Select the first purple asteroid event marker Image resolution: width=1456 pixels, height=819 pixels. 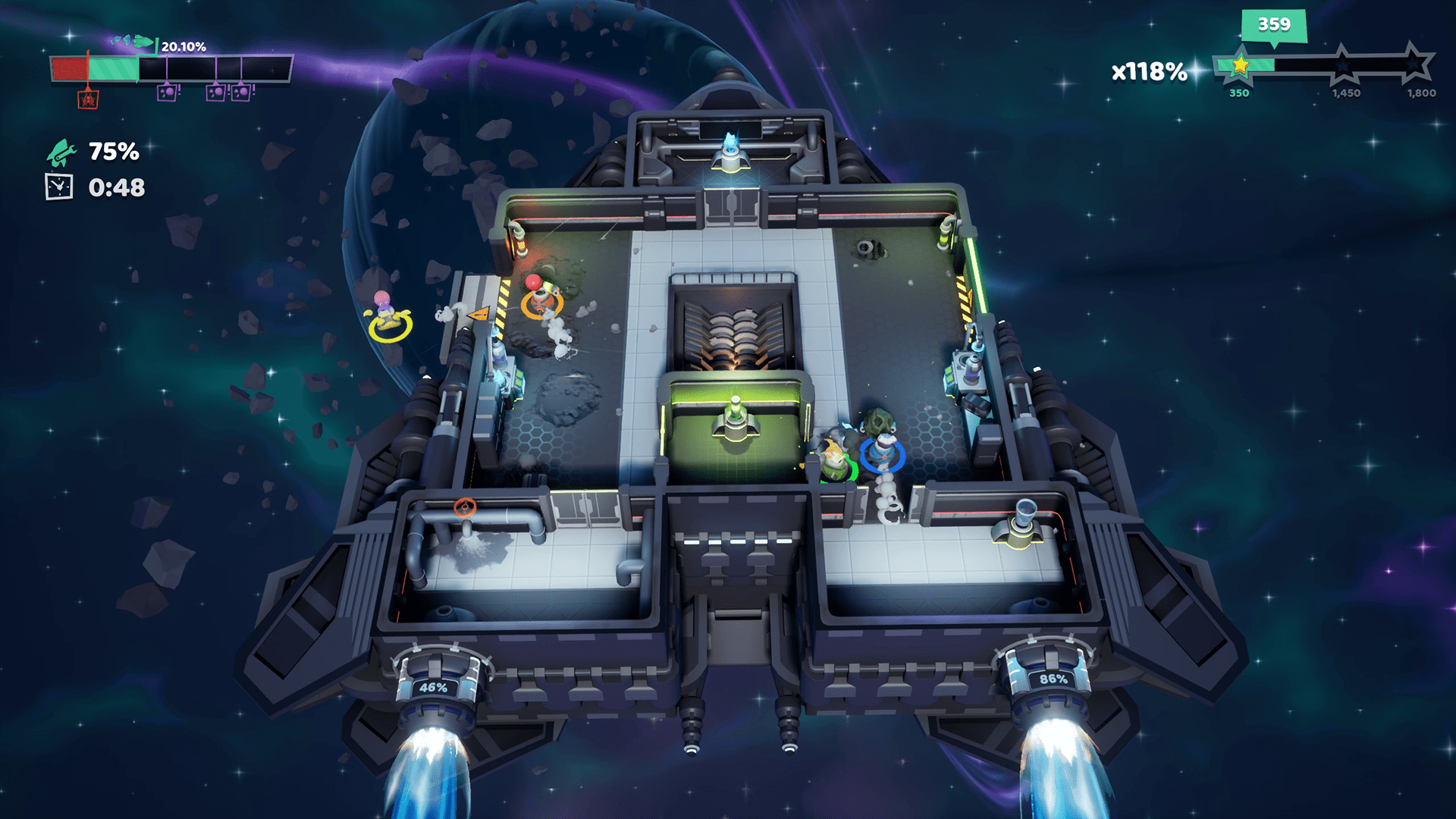tap(167, 93)
